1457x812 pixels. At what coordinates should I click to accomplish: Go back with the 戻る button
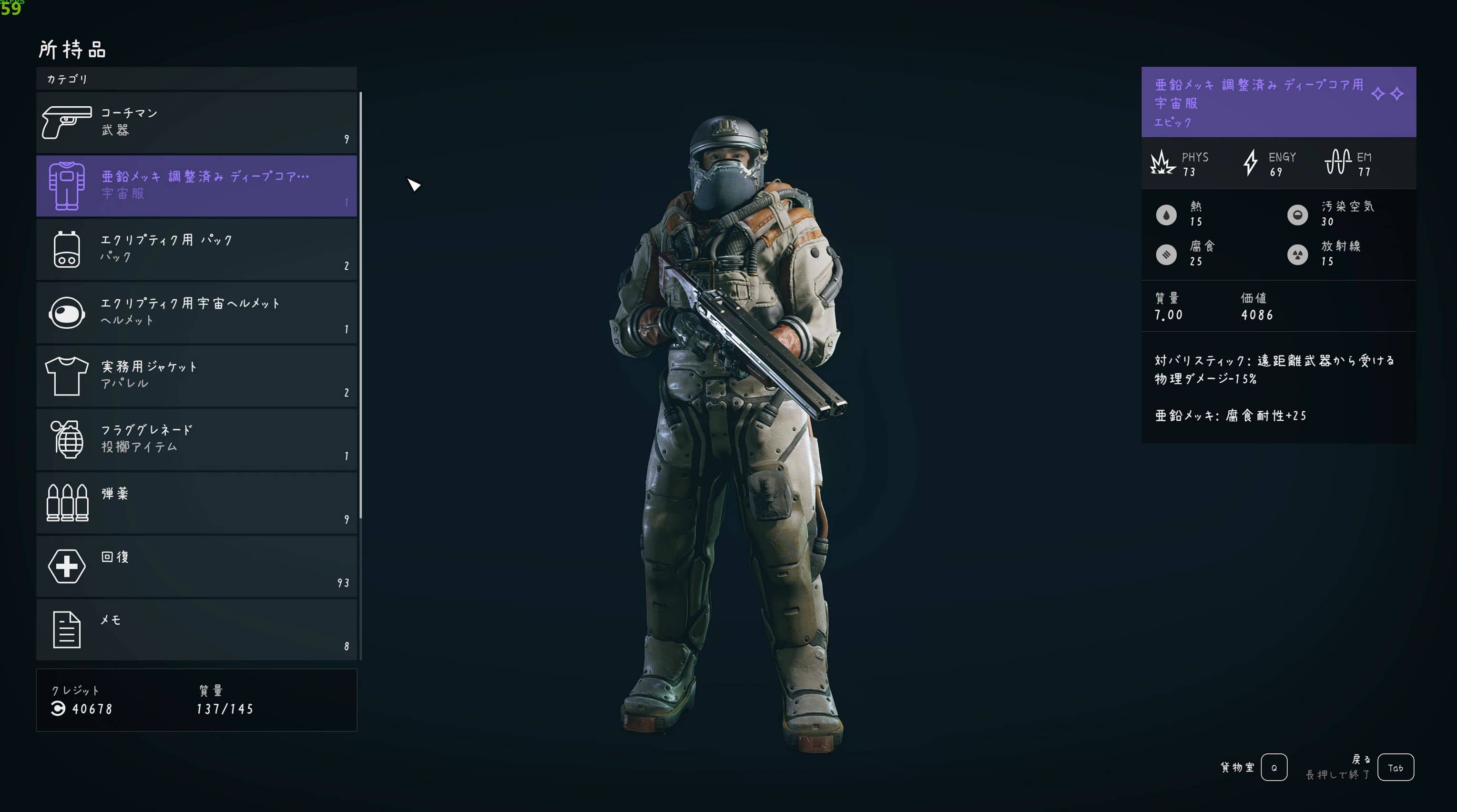click(1395, 767)
